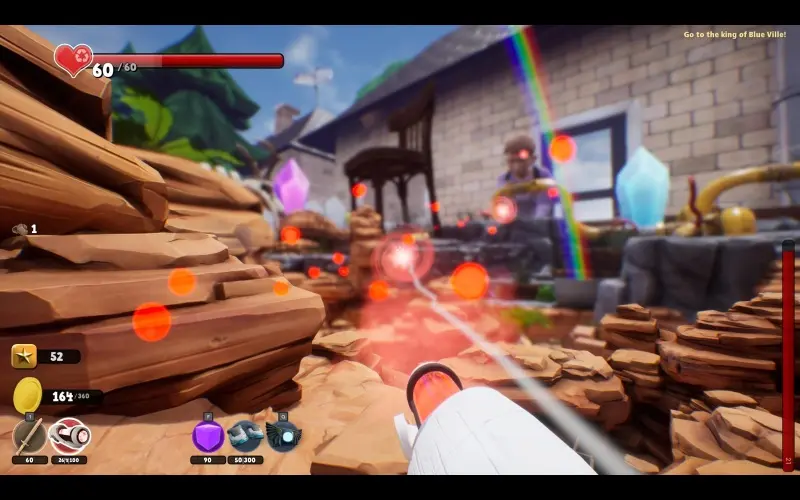Viewport: 800px width, 500px height.
Task: Click the gold star icon
Action: pos(24,355)
